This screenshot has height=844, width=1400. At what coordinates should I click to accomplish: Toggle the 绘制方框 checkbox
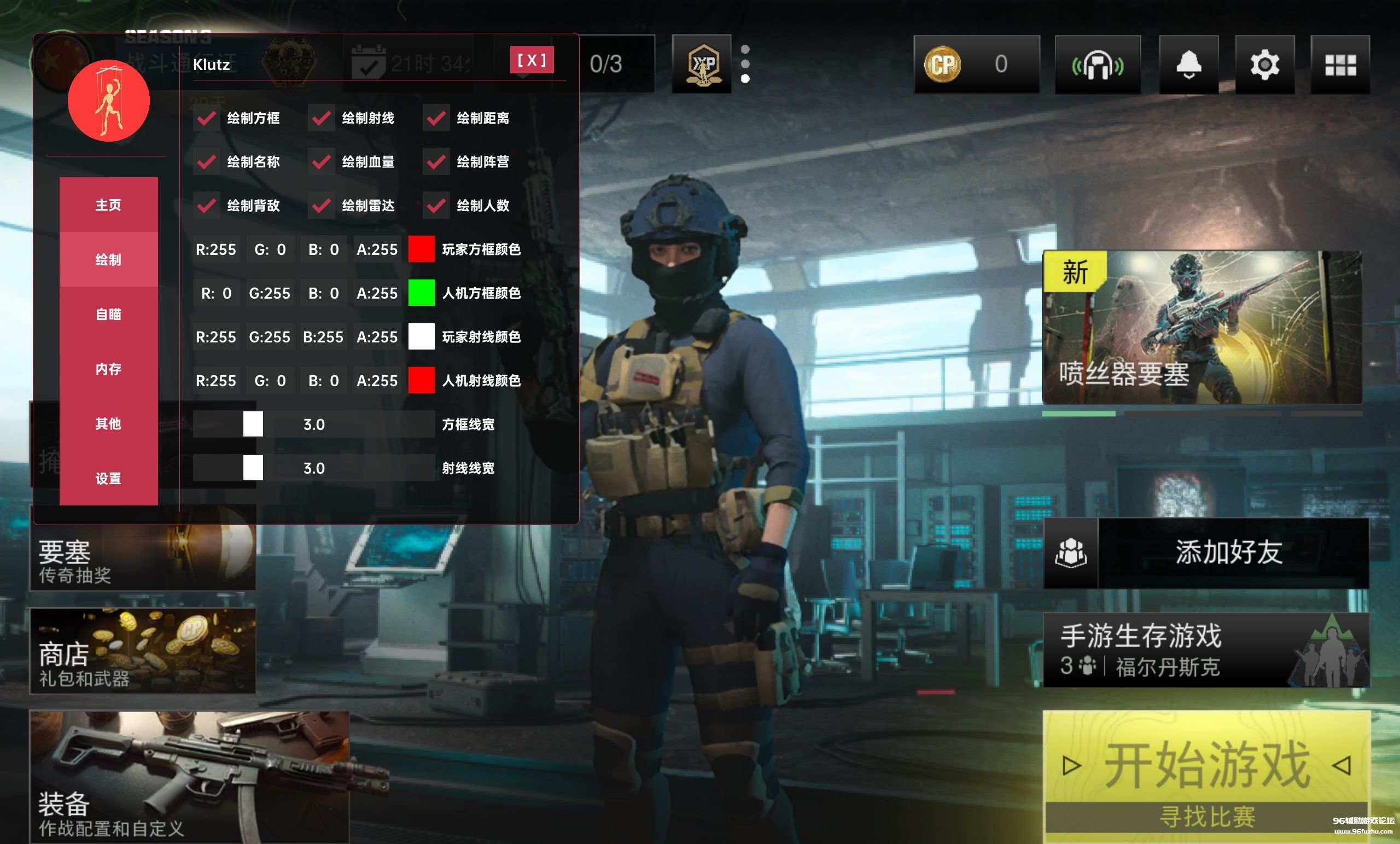click(x=206, y=118)
